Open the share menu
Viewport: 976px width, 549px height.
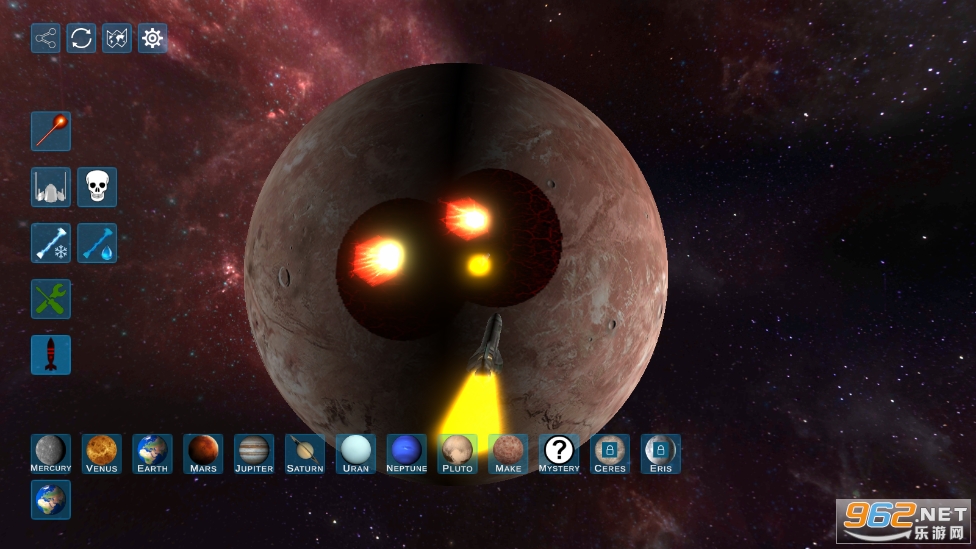click(x=46, y=38)
